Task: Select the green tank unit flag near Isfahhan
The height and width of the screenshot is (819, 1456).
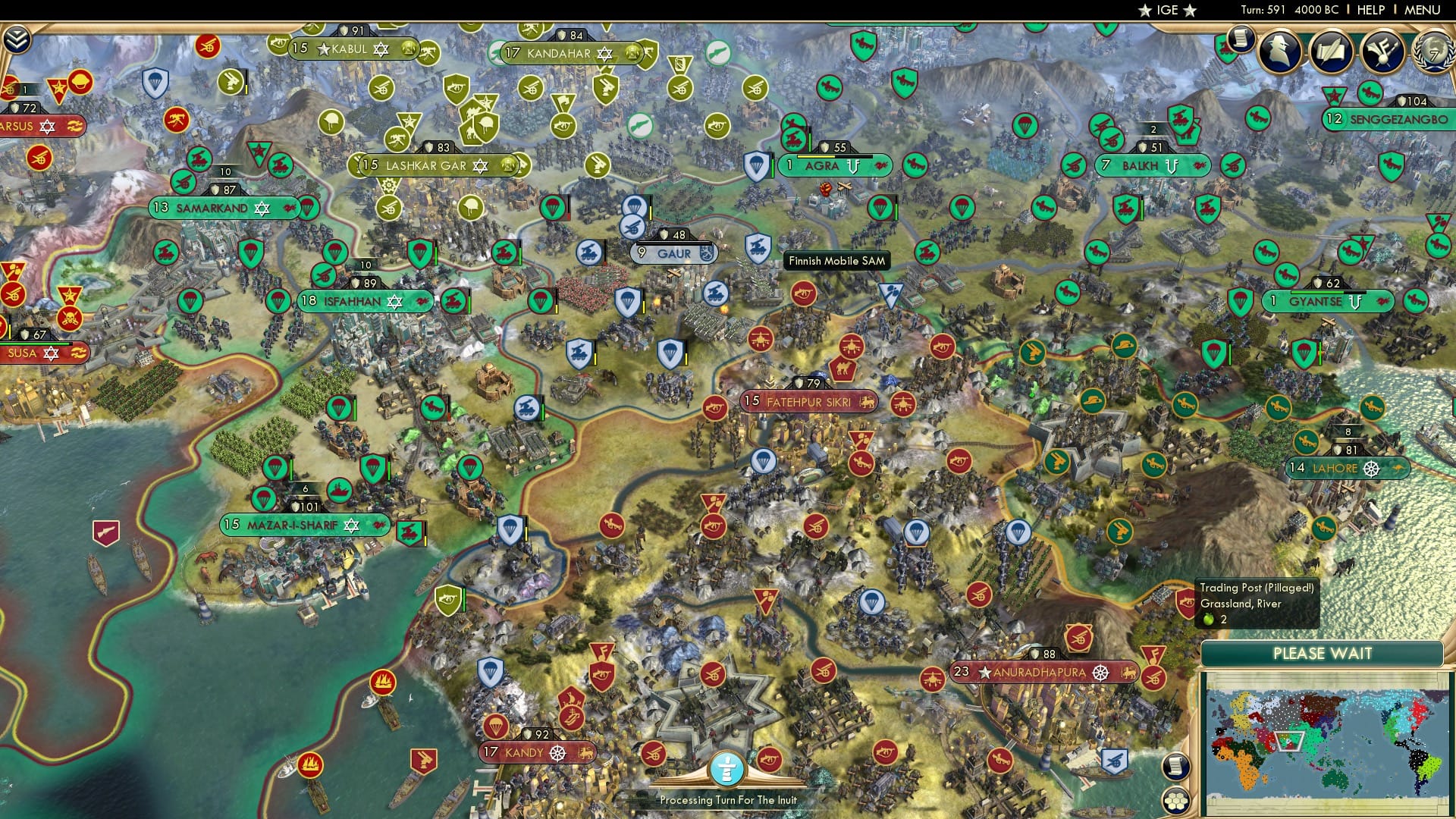Action: point(453,302)
